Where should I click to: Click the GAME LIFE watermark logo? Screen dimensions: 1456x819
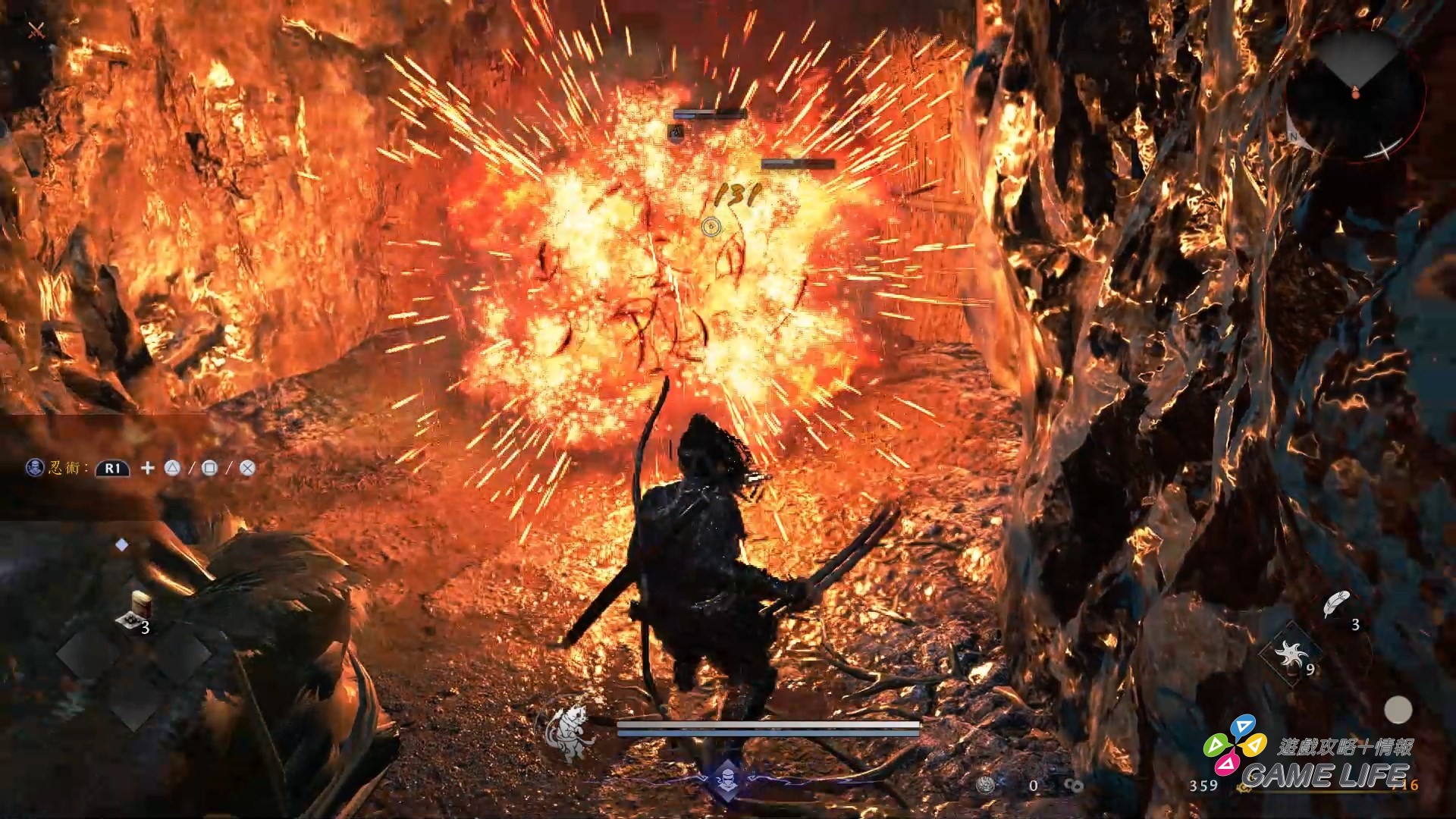click(1327, 772)
